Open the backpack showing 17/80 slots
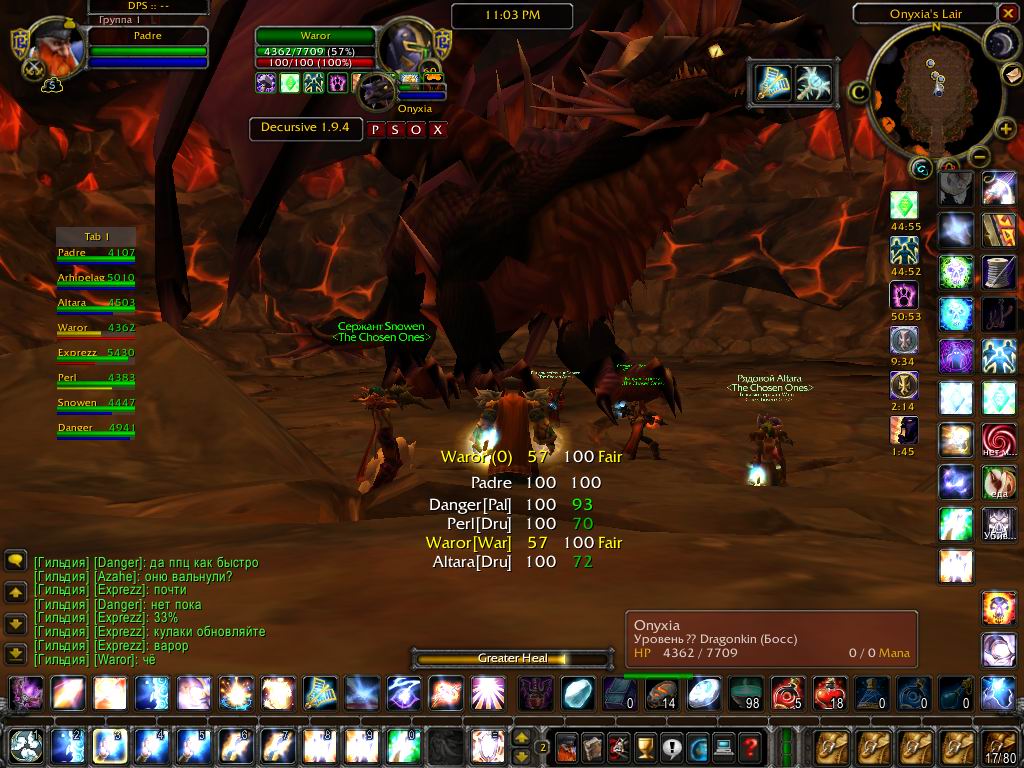1024x768 pixels. pos(999,746)
